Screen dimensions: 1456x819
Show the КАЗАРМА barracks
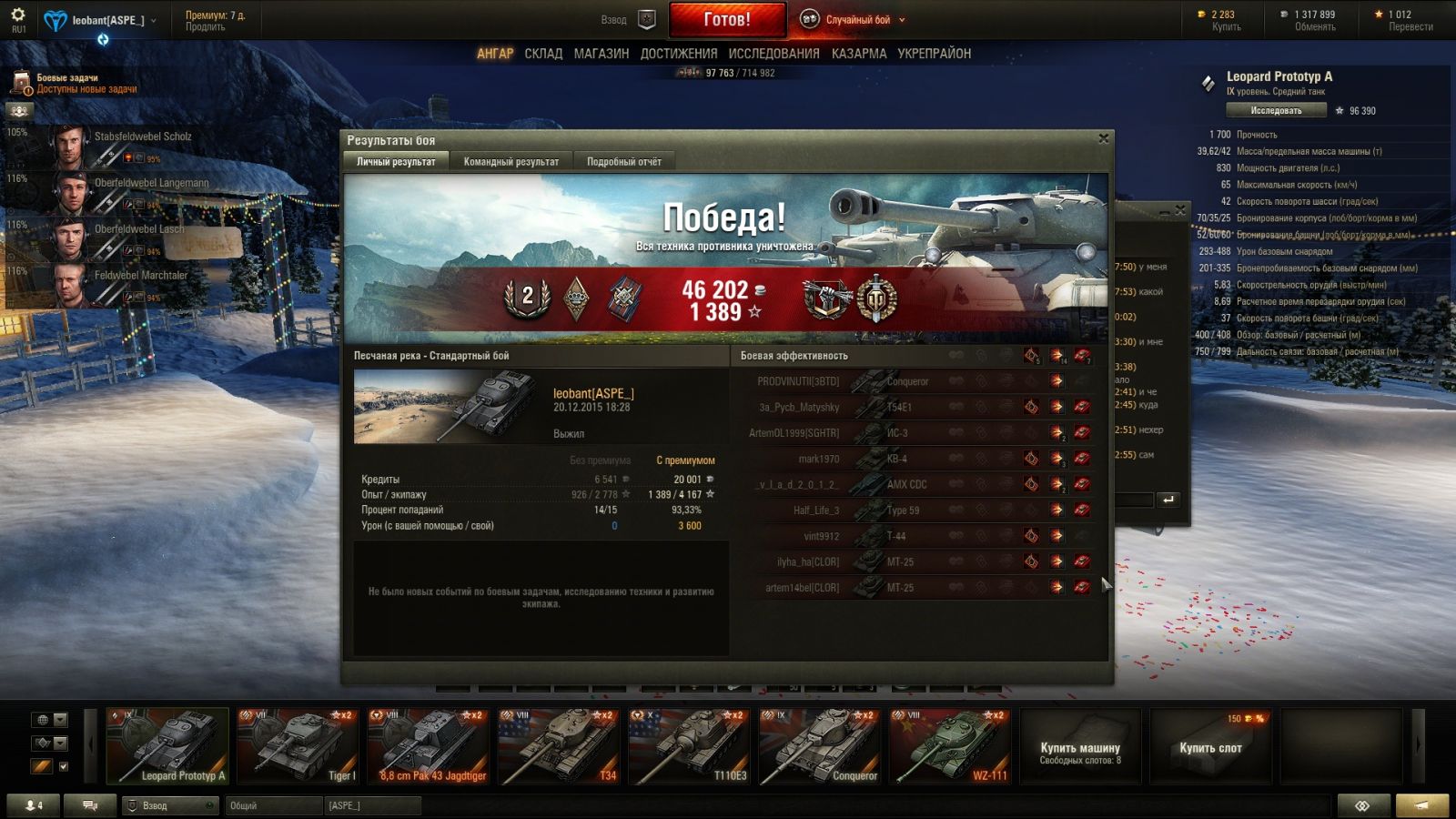click(x=858, y=54)
